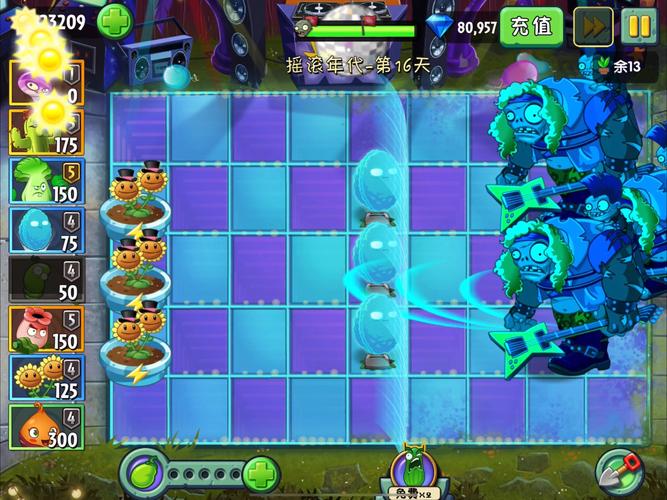Pause the game
The image size is (667, 500).
tap(639, 26)
